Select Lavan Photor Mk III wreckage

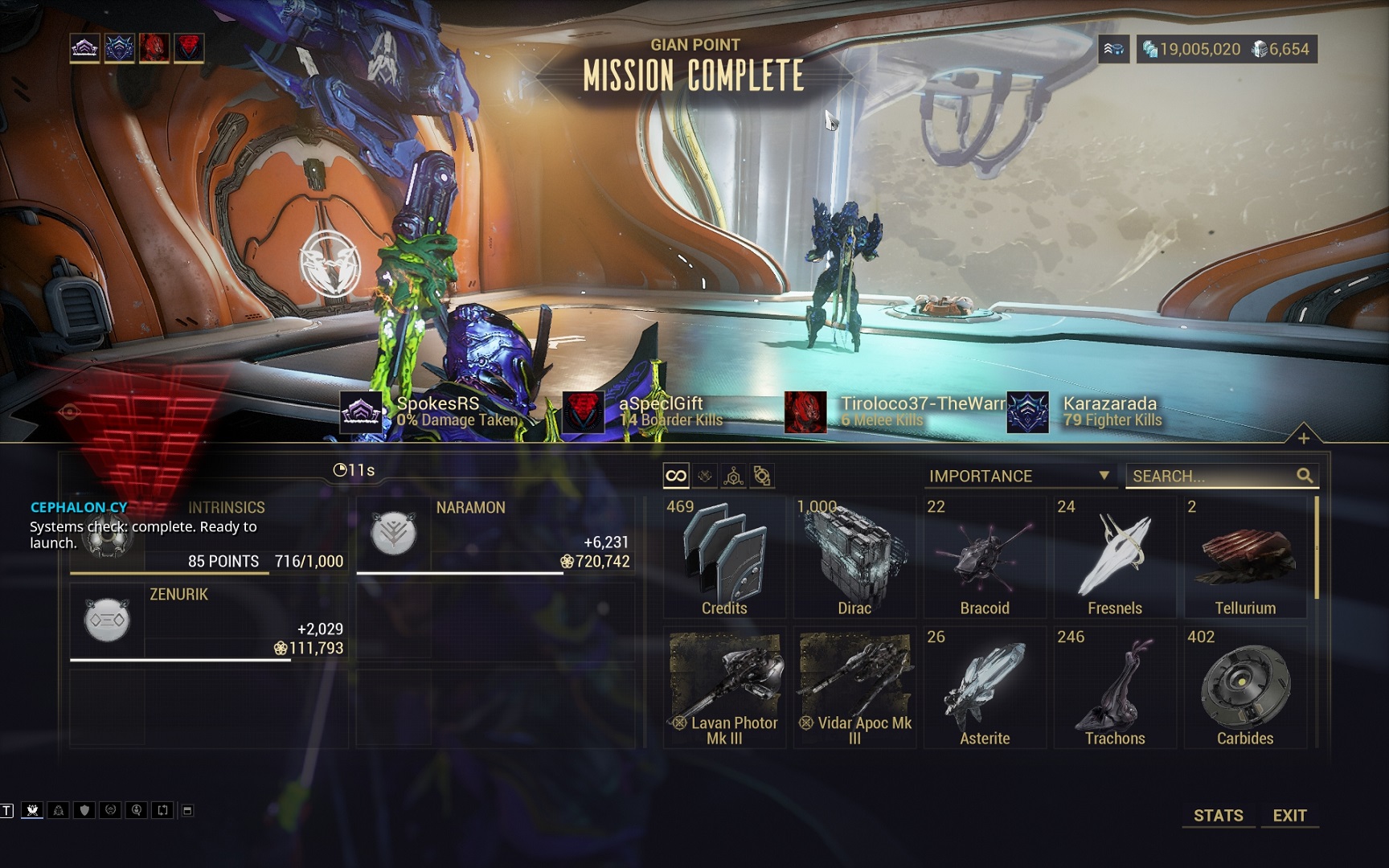pos(724,688)
